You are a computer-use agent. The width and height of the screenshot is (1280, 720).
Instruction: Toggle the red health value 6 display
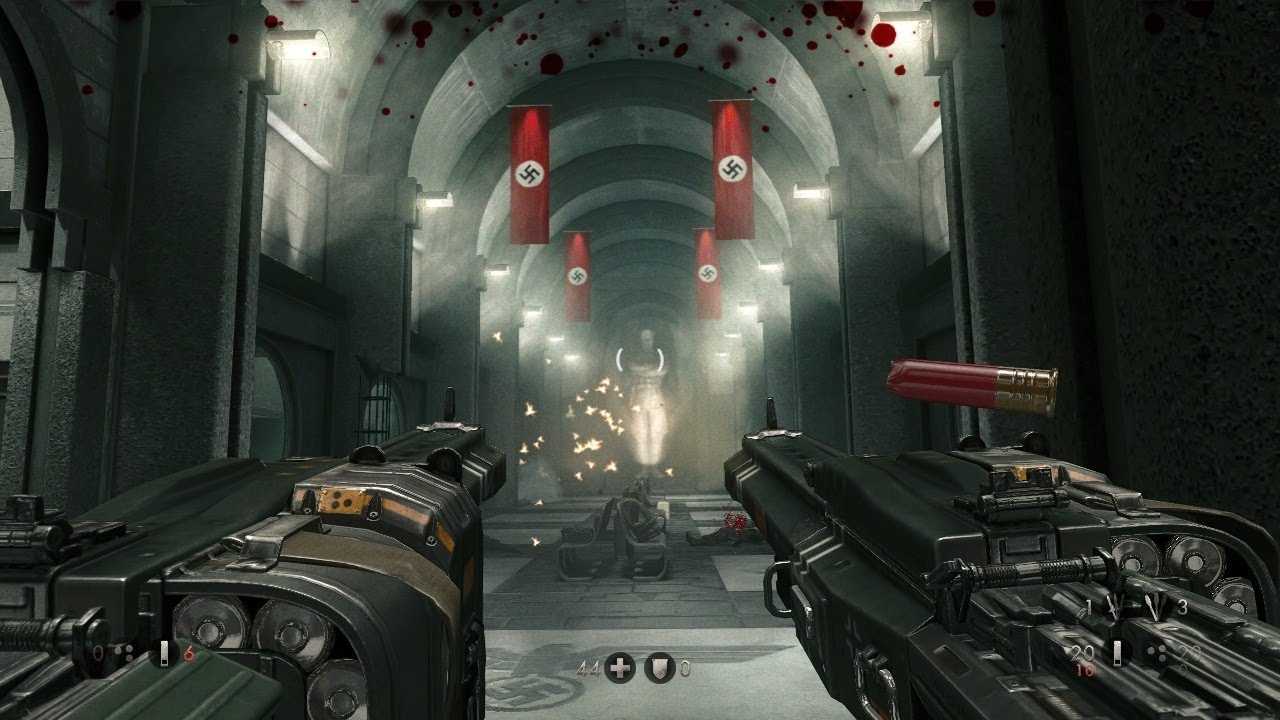click(x=189, y=652)
